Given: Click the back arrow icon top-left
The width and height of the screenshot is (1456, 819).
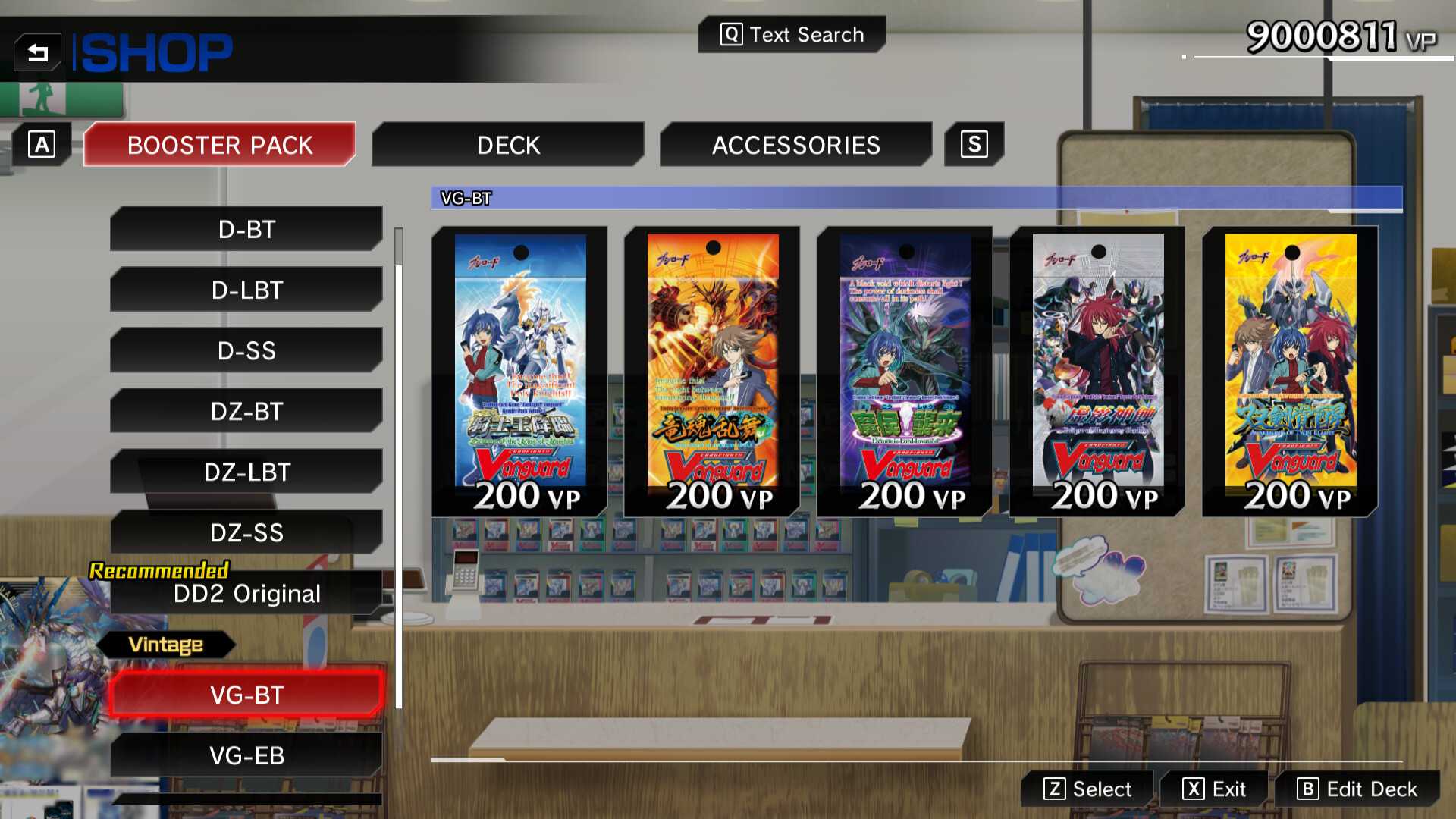Looking at the screenshot, I should pos(39,51).
